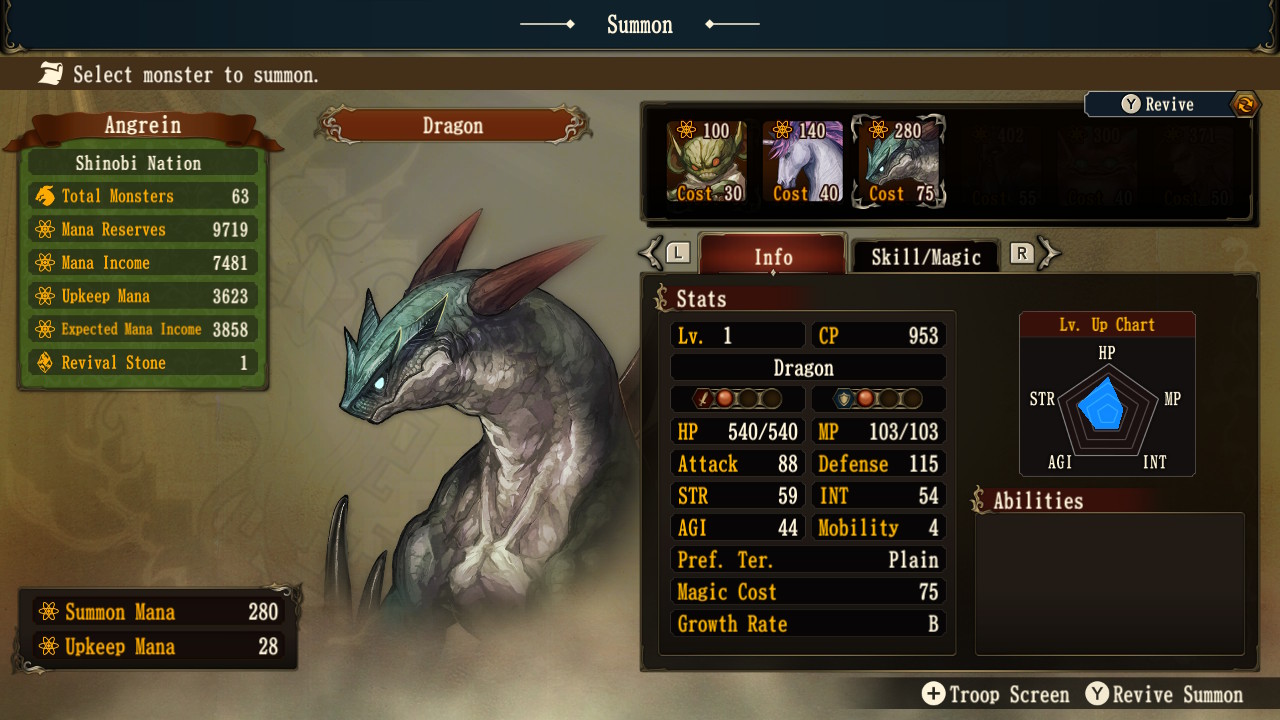
Task: Click the right chevron arrow beside Skill/Magic
Action: pos(1047,252)
